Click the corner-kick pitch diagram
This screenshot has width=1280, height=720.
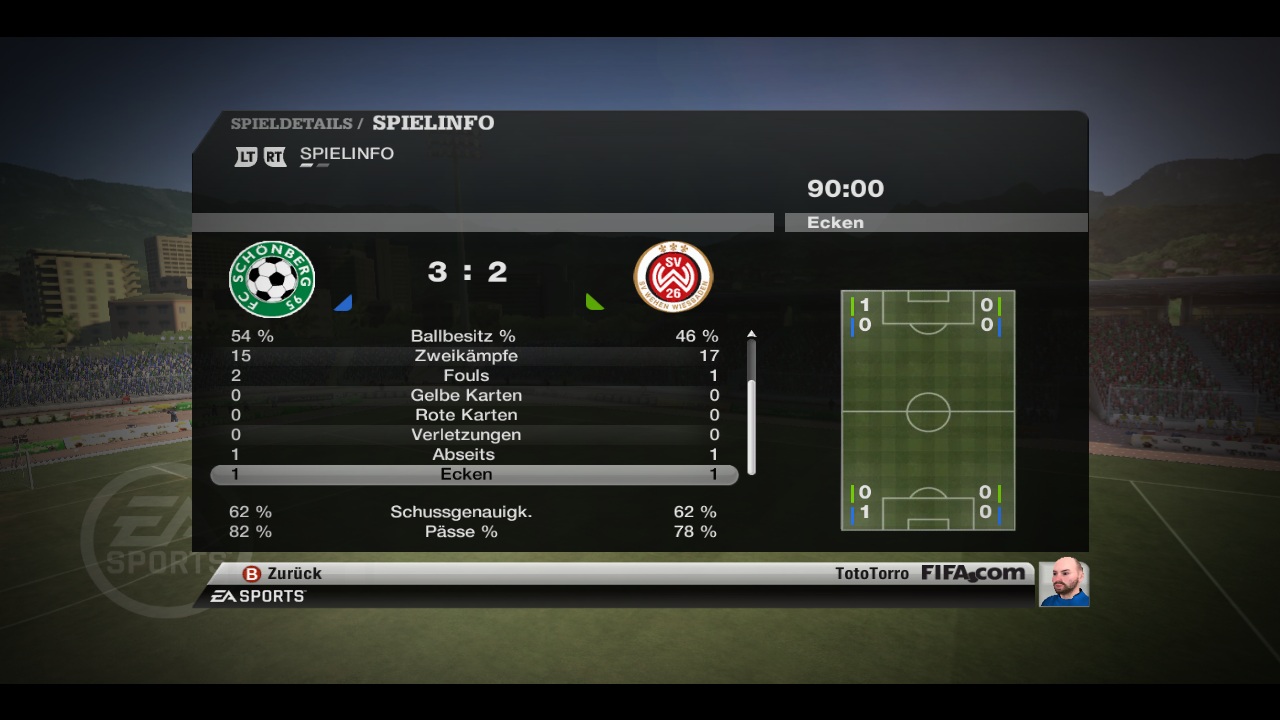click(928, 410)
